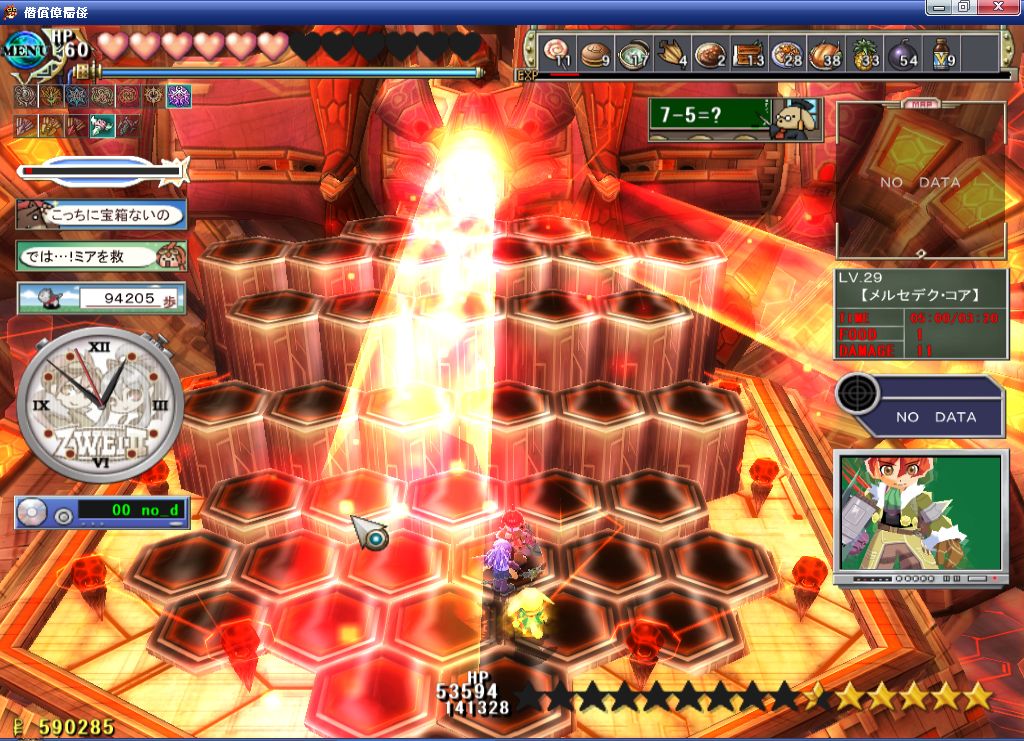1024x741 pixels.
Task: Select the highlighted teal weapon icon
Action: (x=101, y=126)
